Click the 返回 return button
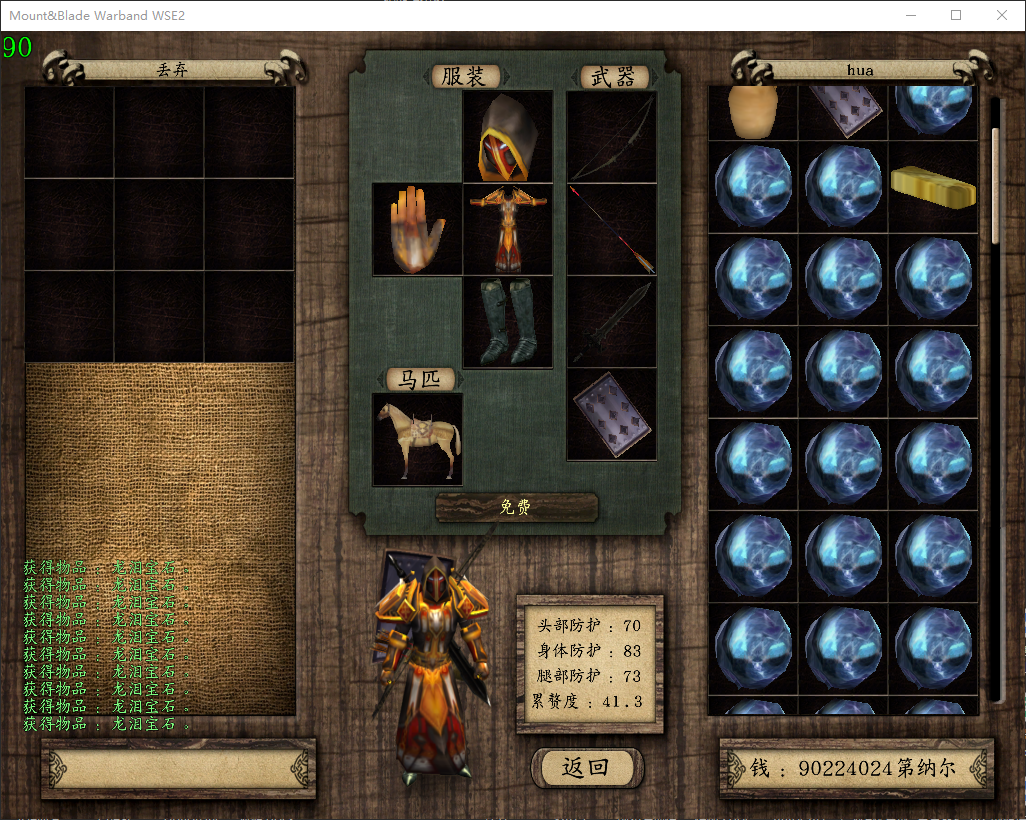1026x820 pixels. [x=586, y=768]
